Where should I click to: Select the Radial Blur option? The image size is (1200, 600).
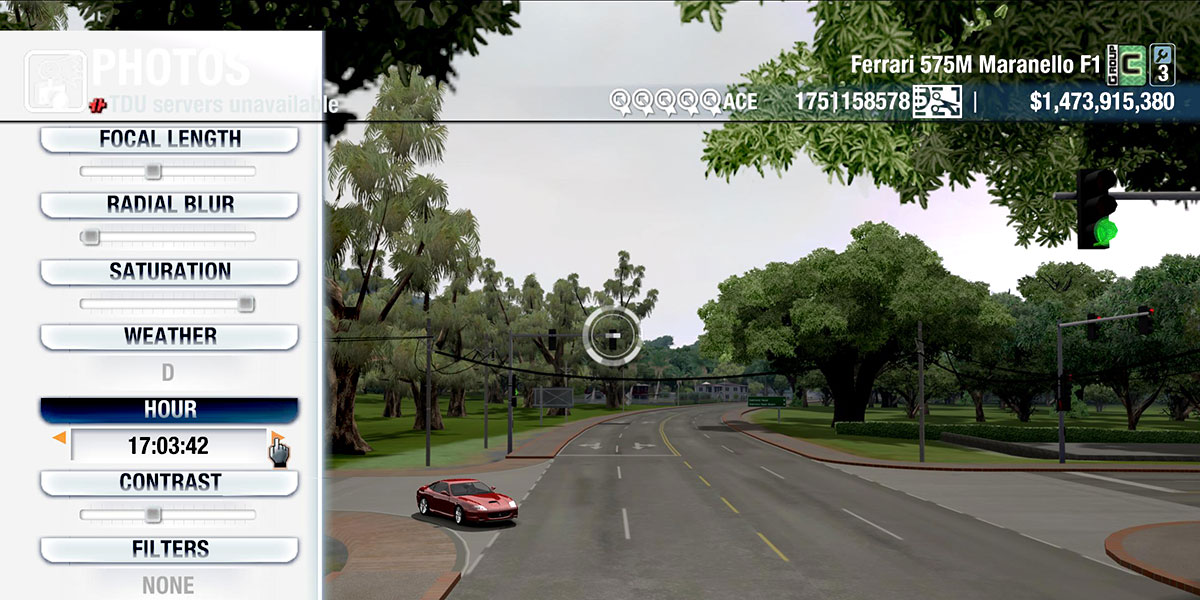[169, 205]
